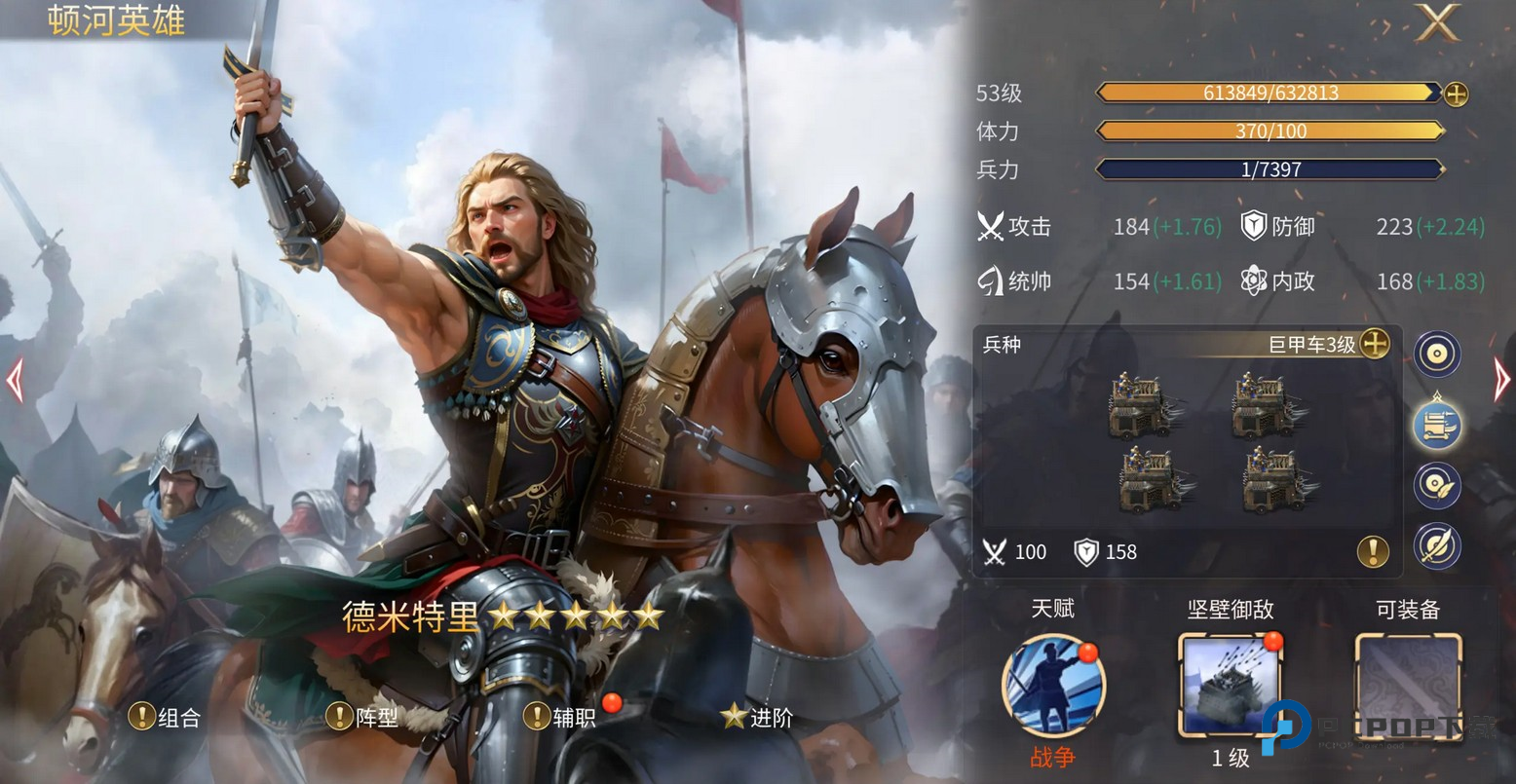Open the 组合 combination info
Screen dimensions: 1516x784
[x=166, y=718]
